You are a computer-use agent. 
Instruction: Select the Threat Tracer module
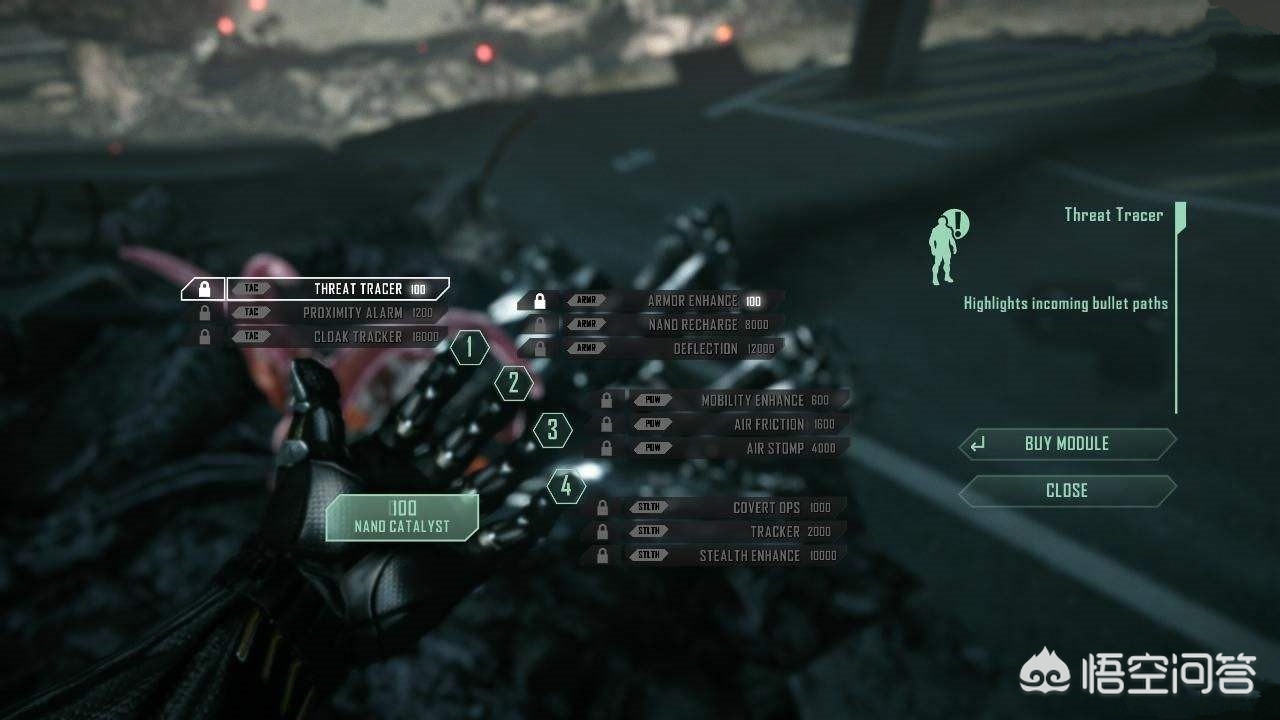click(338, 289)
